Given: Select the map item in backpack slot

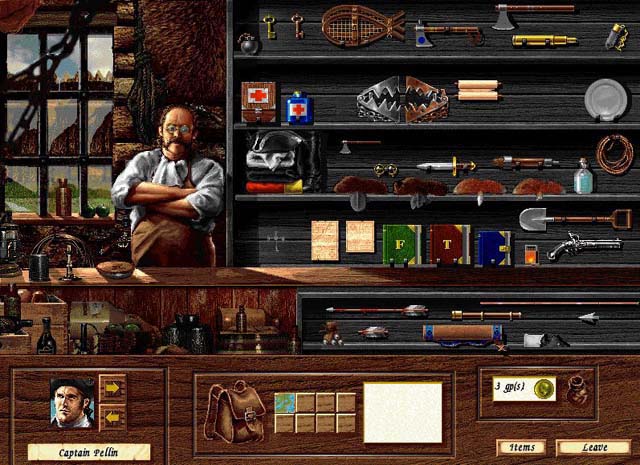Looking at the screenshot, I should click(285, 402).
